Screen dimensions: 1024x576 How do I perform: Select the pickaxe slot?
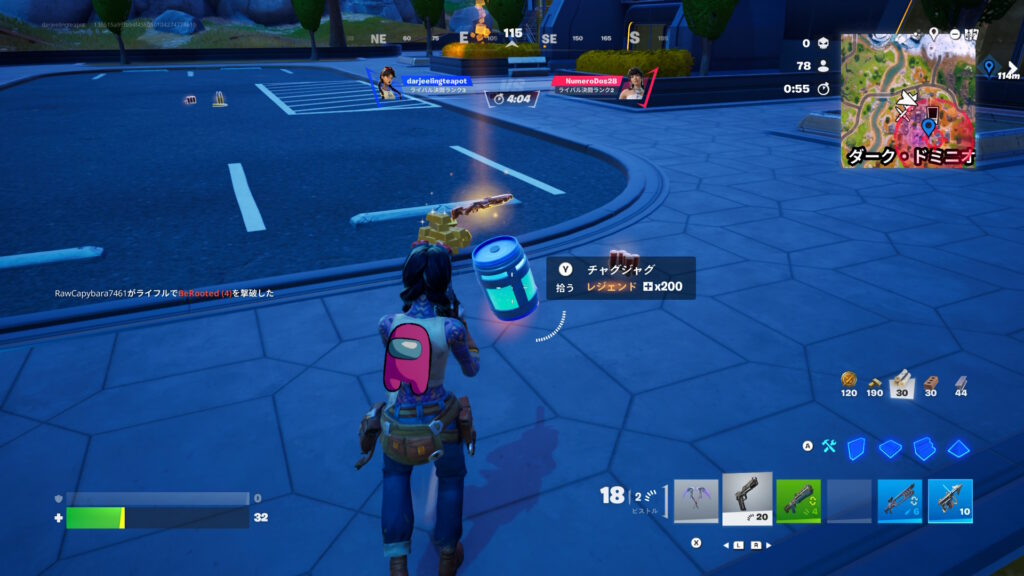(x=696, y=500)
